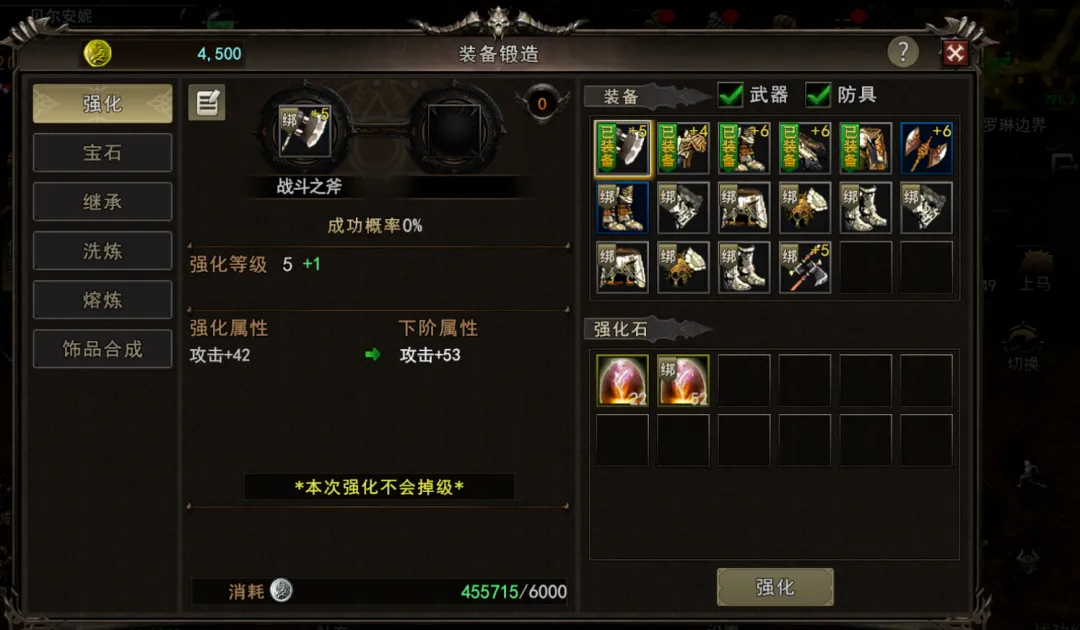The height and width of the screenshot is (630, 1080).
Task: Click the gold coin currency icon
Action: point(98,54)
